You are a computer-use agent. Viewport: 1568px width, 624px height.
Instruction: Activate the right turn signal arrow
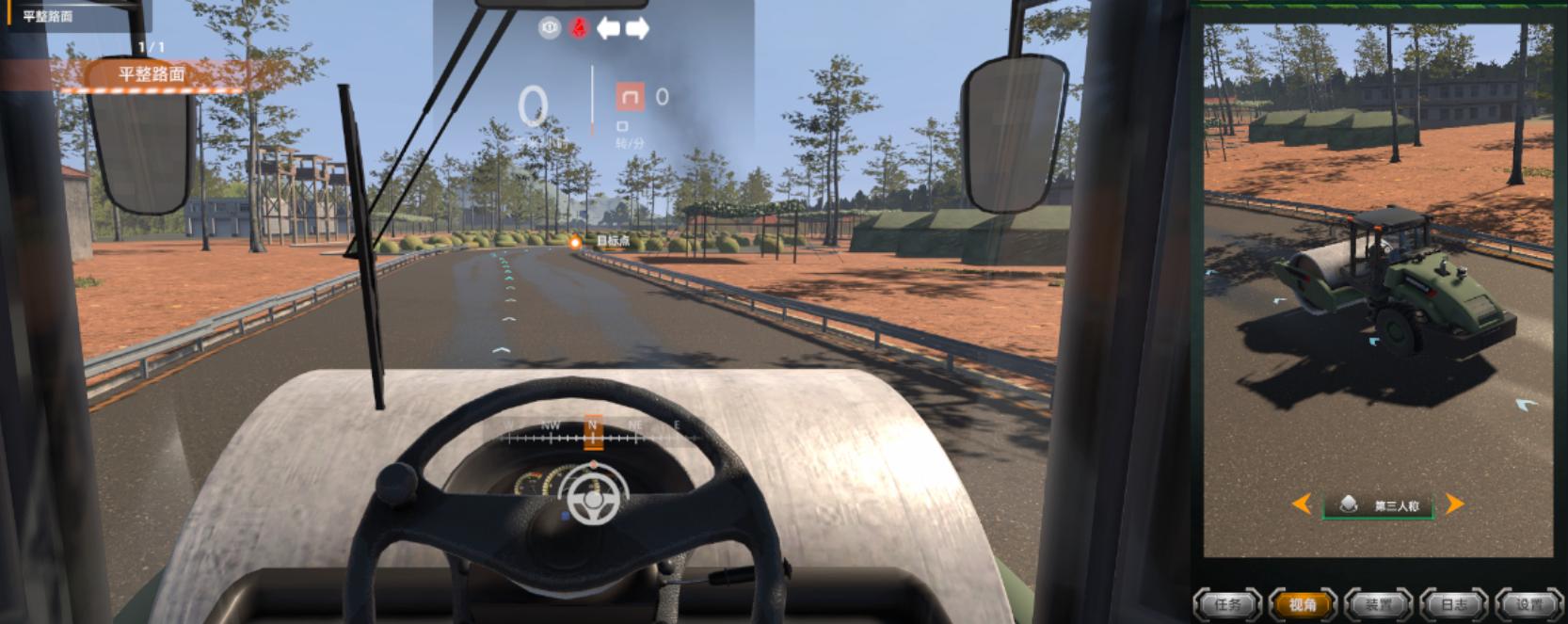pyautogui.click(x=637, y=28)
